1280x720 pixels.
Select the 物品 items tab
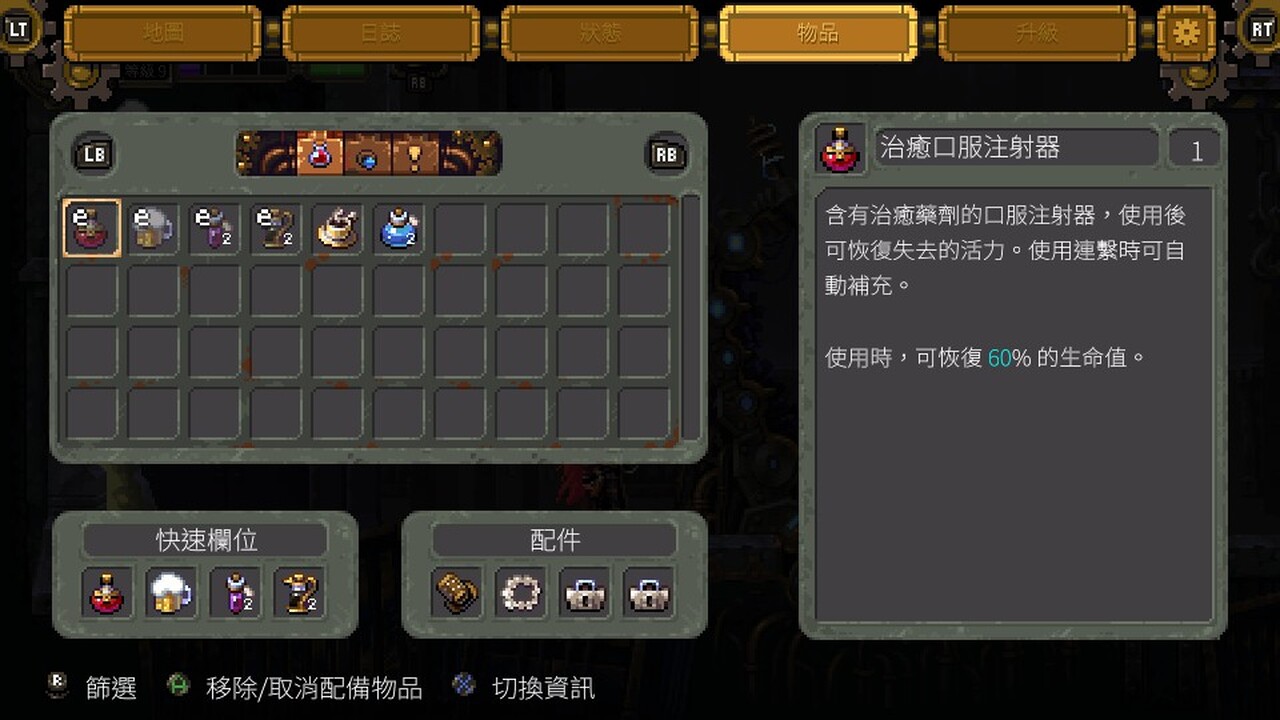(818, 33)
